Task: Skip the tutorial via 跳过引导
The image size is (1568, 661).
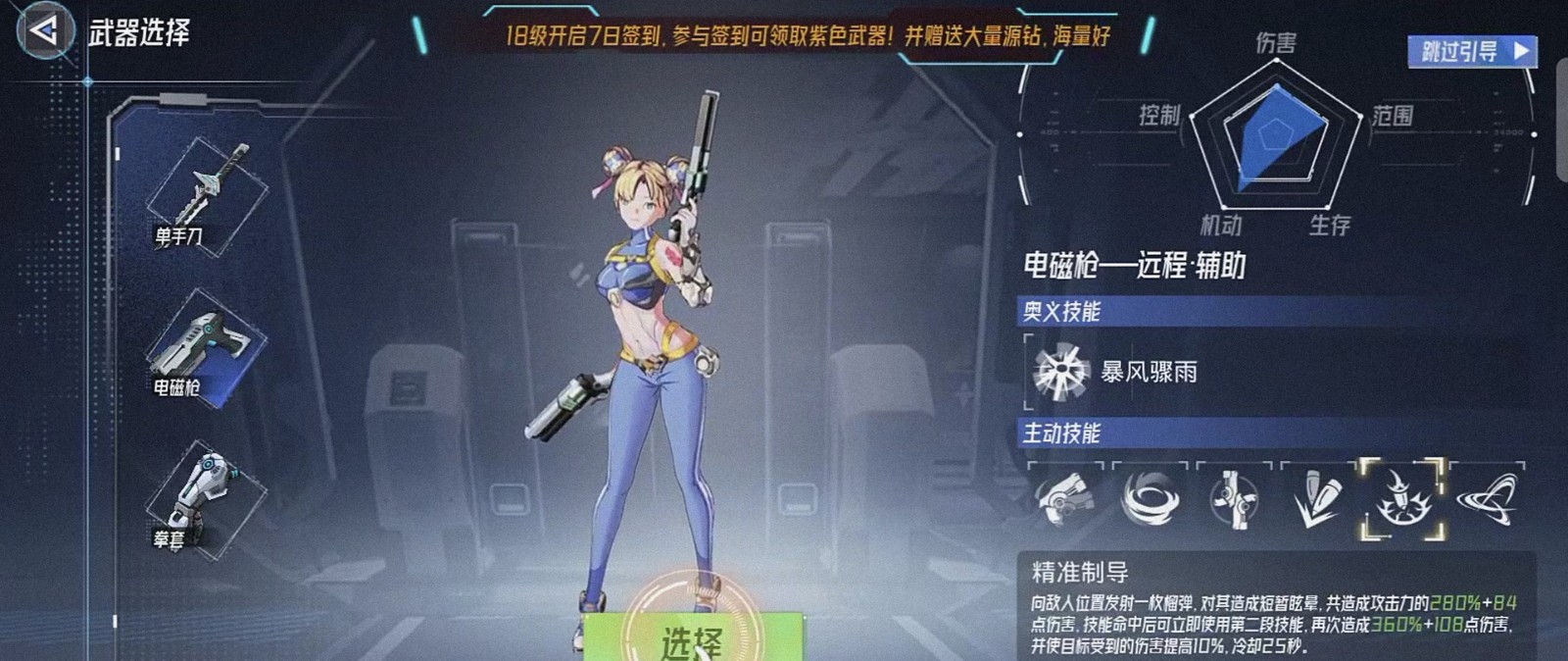Action: (x=1471, y=51)
